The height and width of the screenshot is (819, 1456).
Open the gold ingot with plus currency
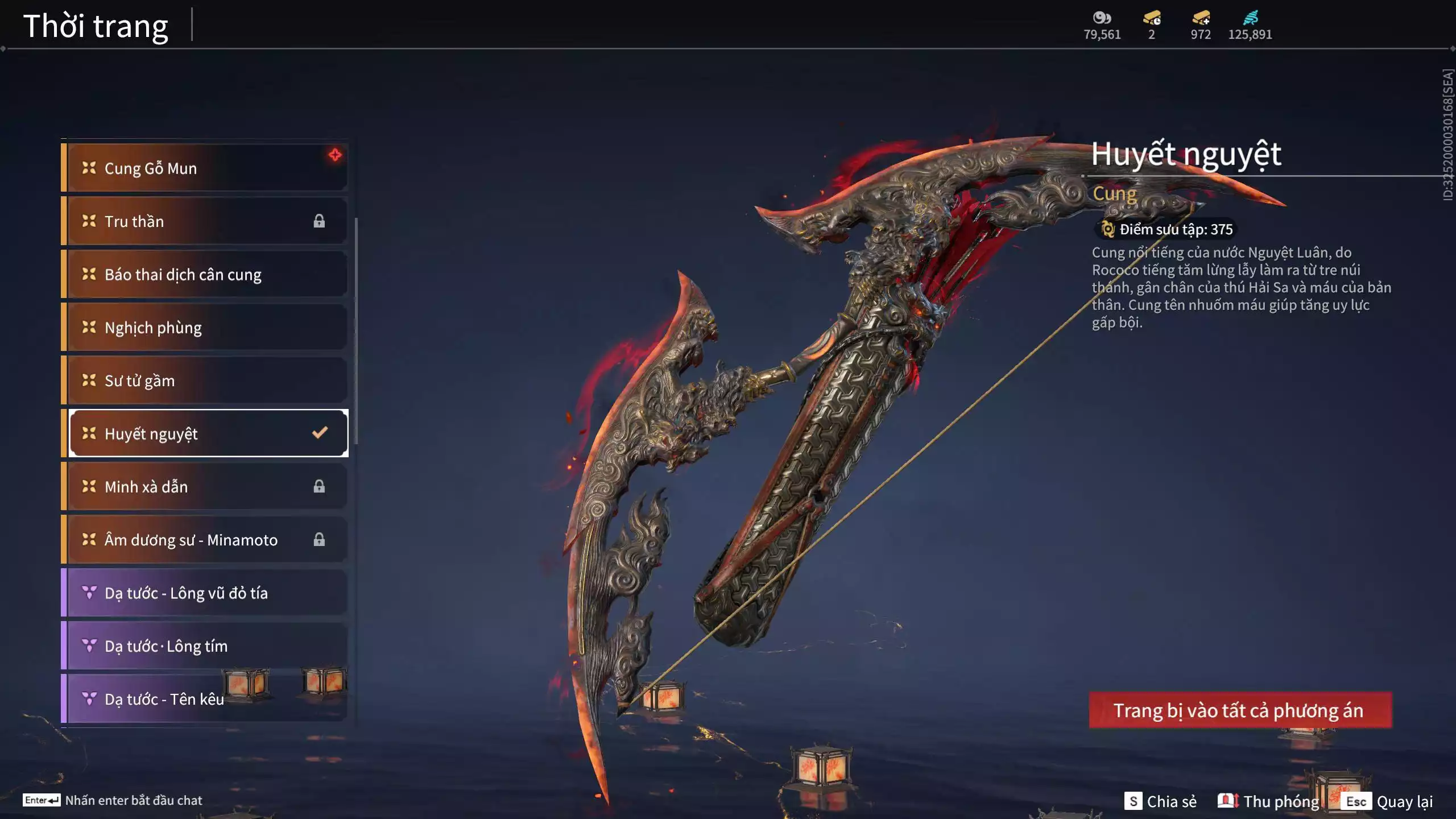click(1201, 18)
